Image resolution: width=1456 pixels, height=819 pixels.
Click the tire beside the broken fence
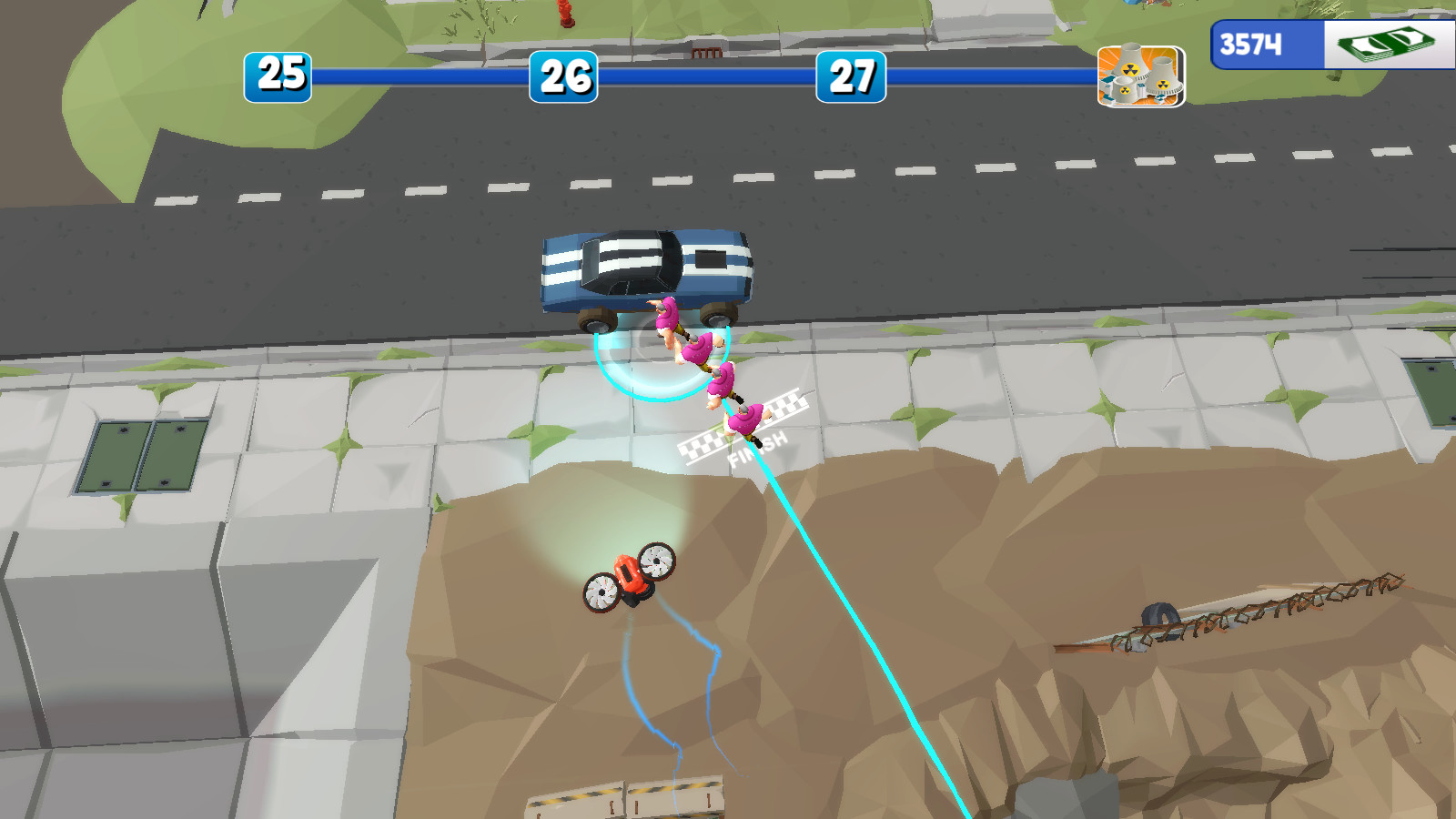(1158, 623)
